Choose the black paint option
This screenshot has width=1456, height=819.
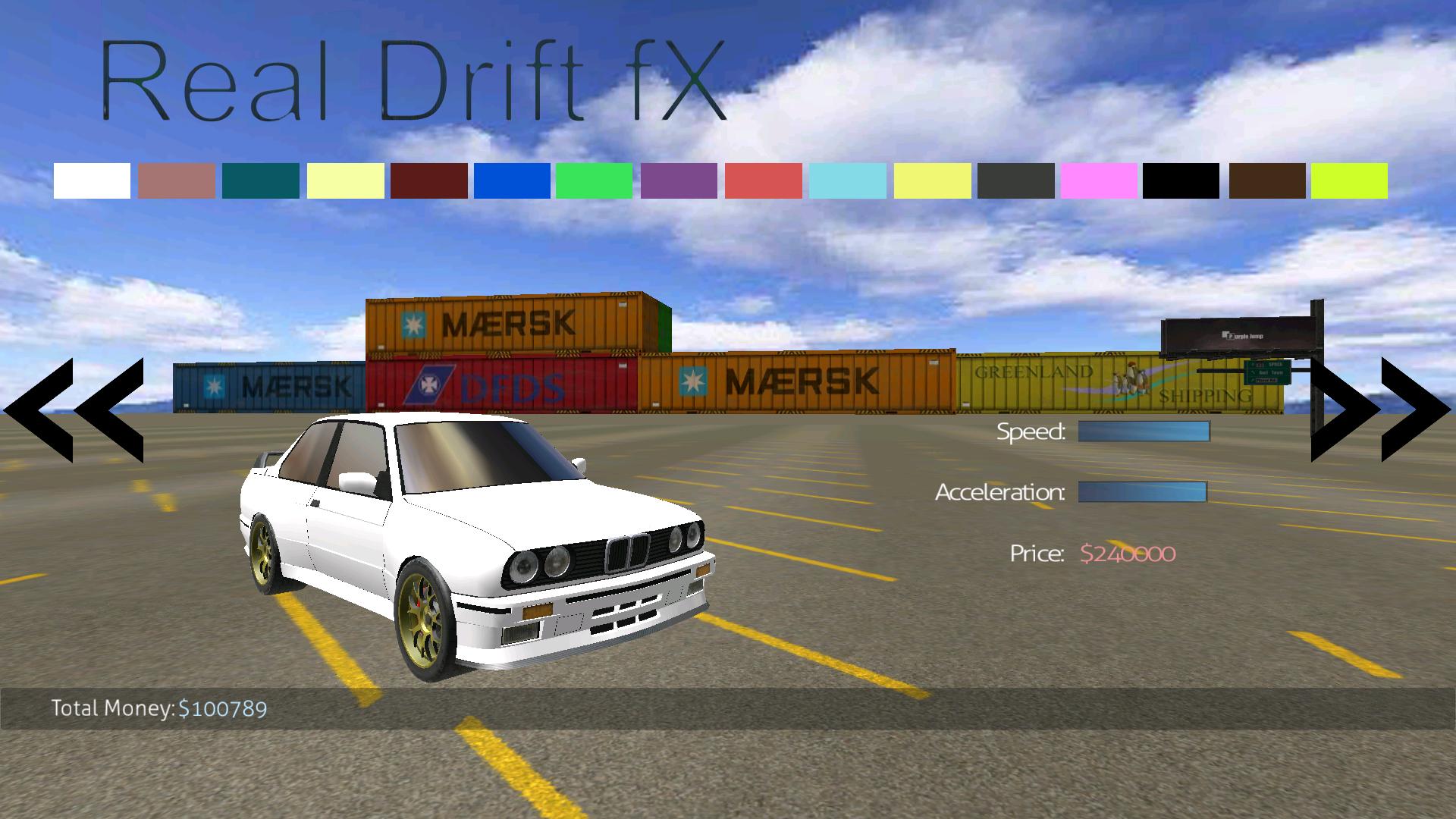coord(1183,180)
